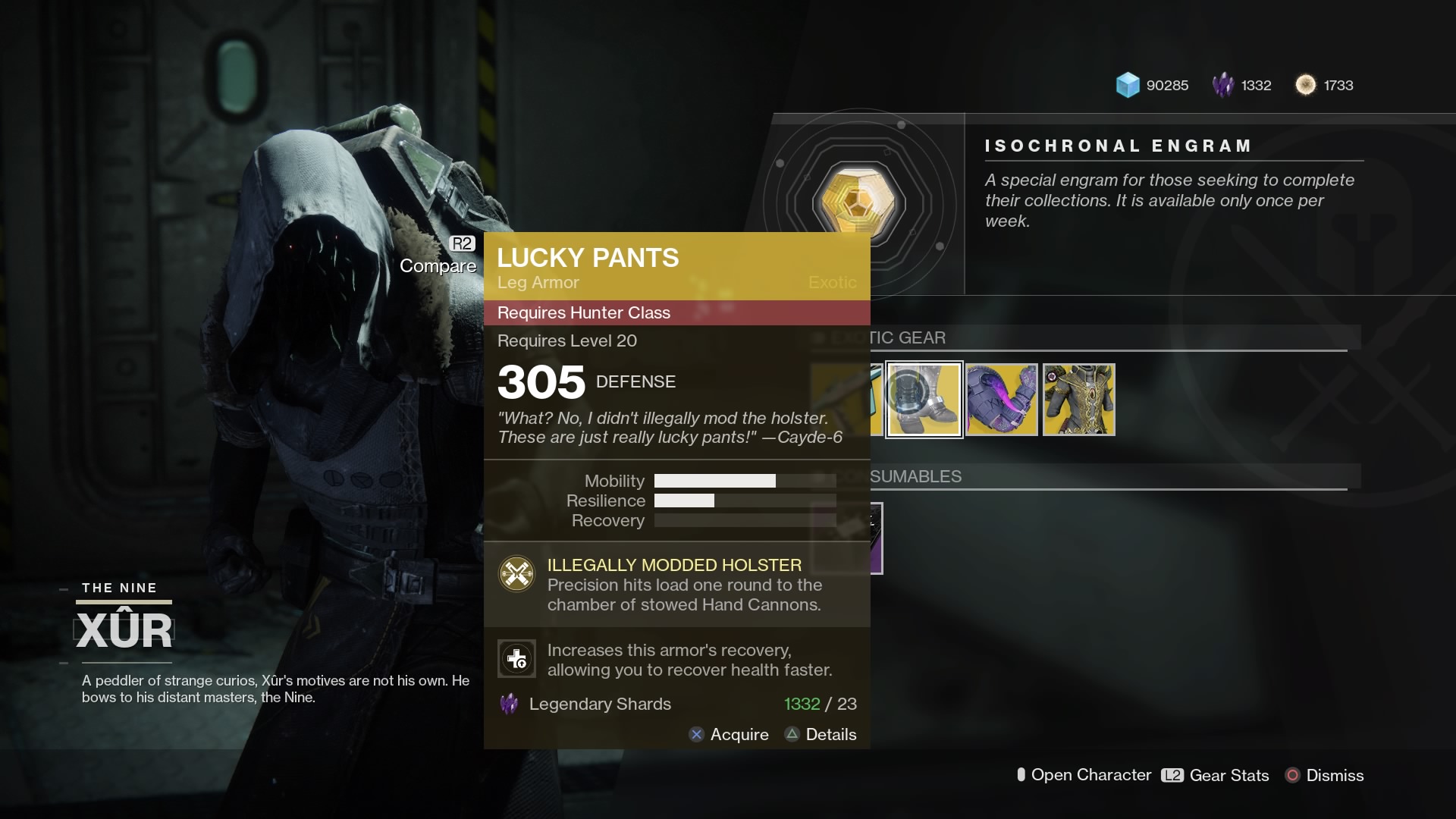Select the recovery armor mod icon
Viewport: 1456px width, 819px height.
coord(516,659)
